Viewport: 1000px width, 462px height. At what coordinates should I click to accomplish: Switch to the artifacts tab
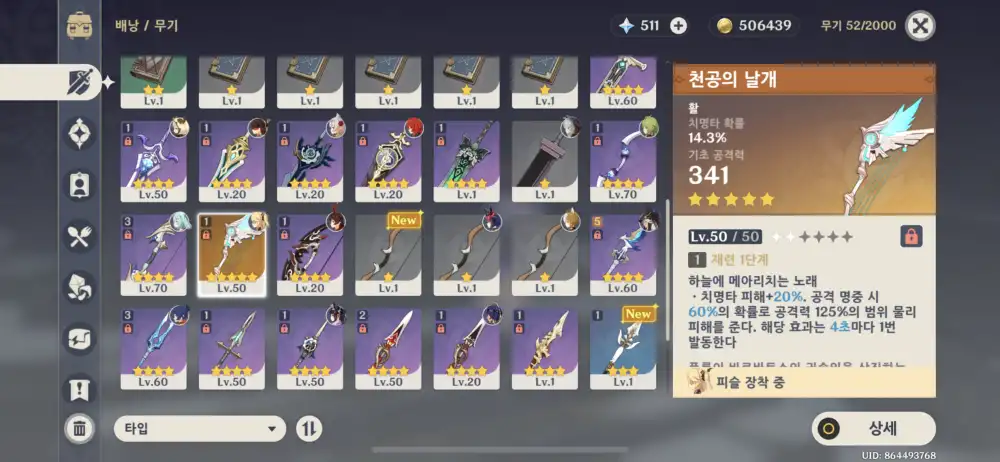pos(79,133)
